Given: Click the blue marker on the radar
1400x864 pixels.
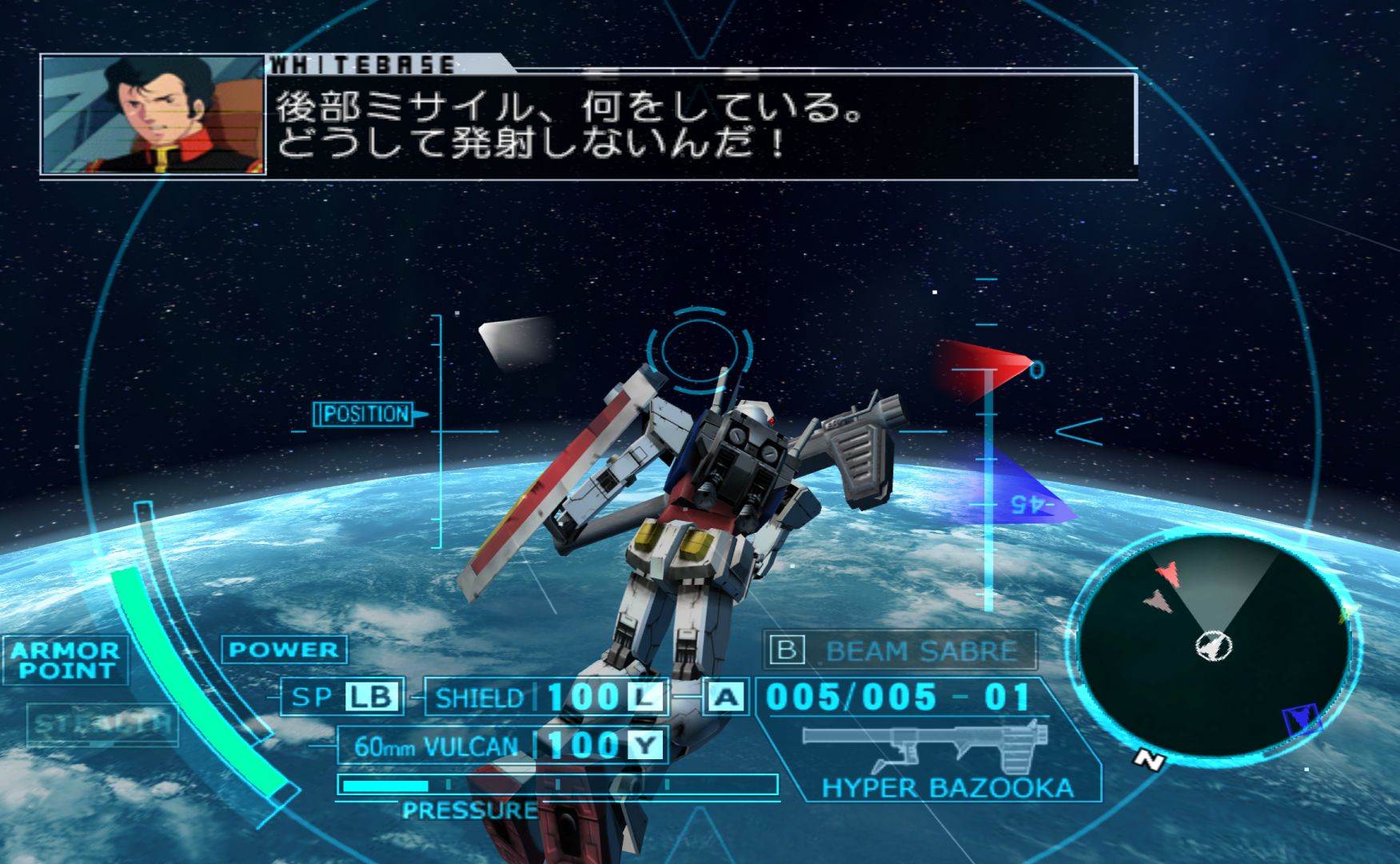Looking at the screenshot, I should [1301, 718].
